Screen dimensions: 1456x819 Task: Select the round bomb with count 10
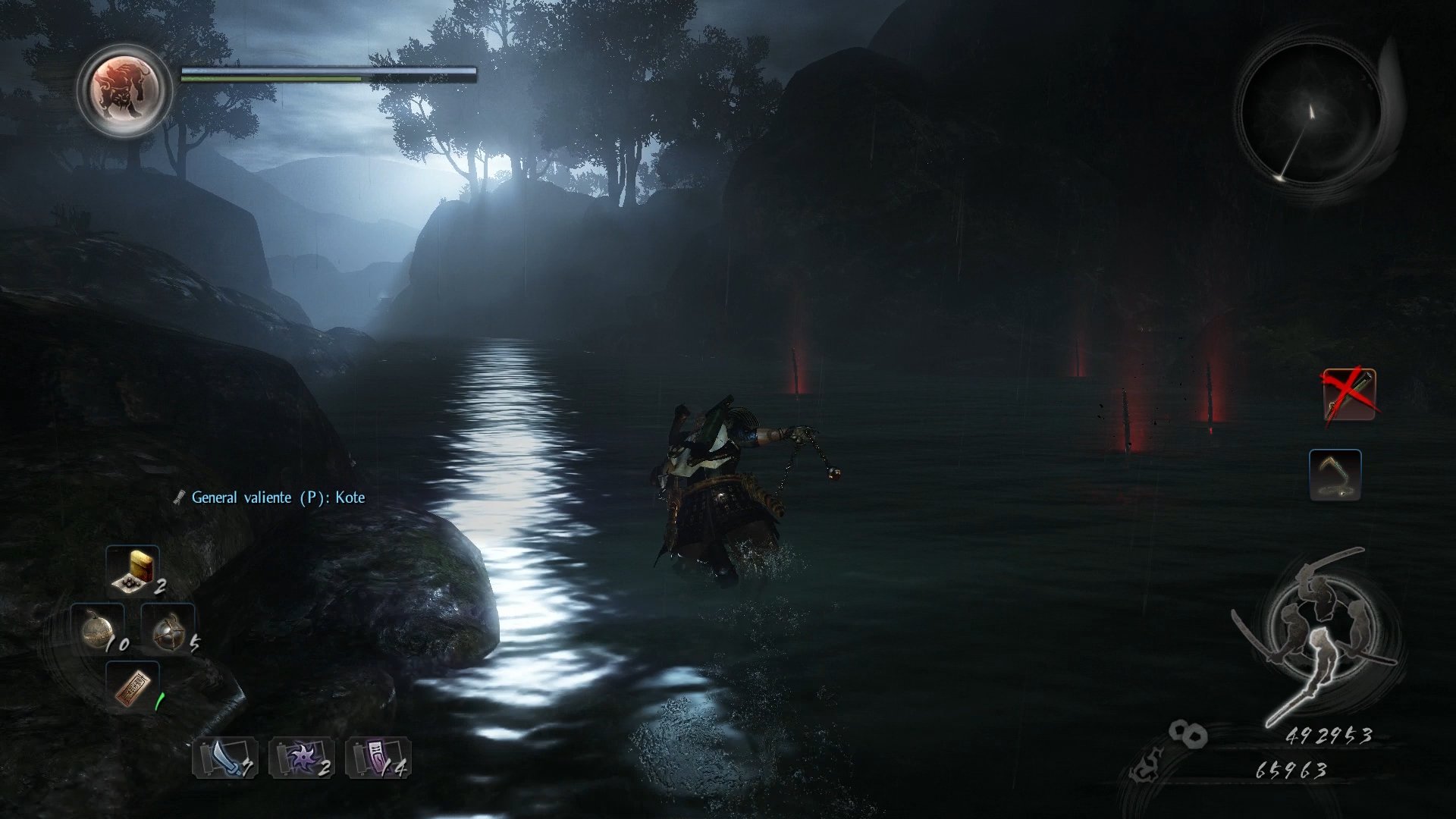[99, 629]
